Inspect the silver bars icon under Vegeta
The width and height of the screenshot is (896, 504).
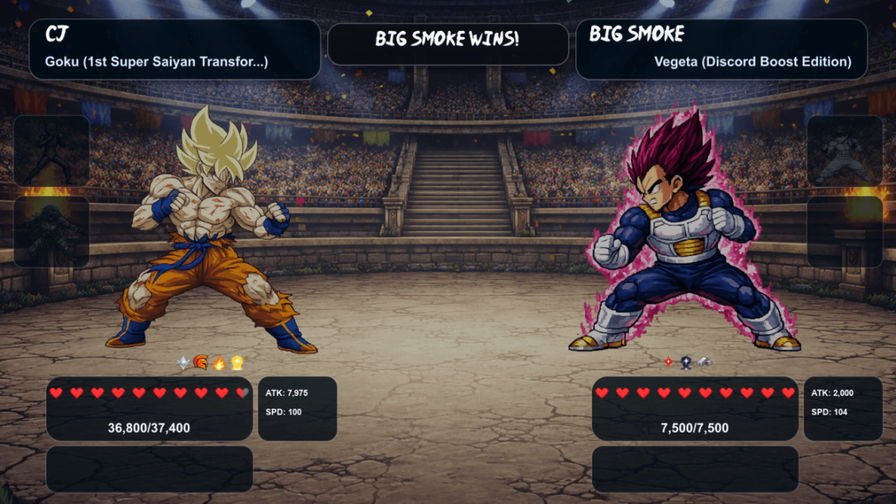704,362
